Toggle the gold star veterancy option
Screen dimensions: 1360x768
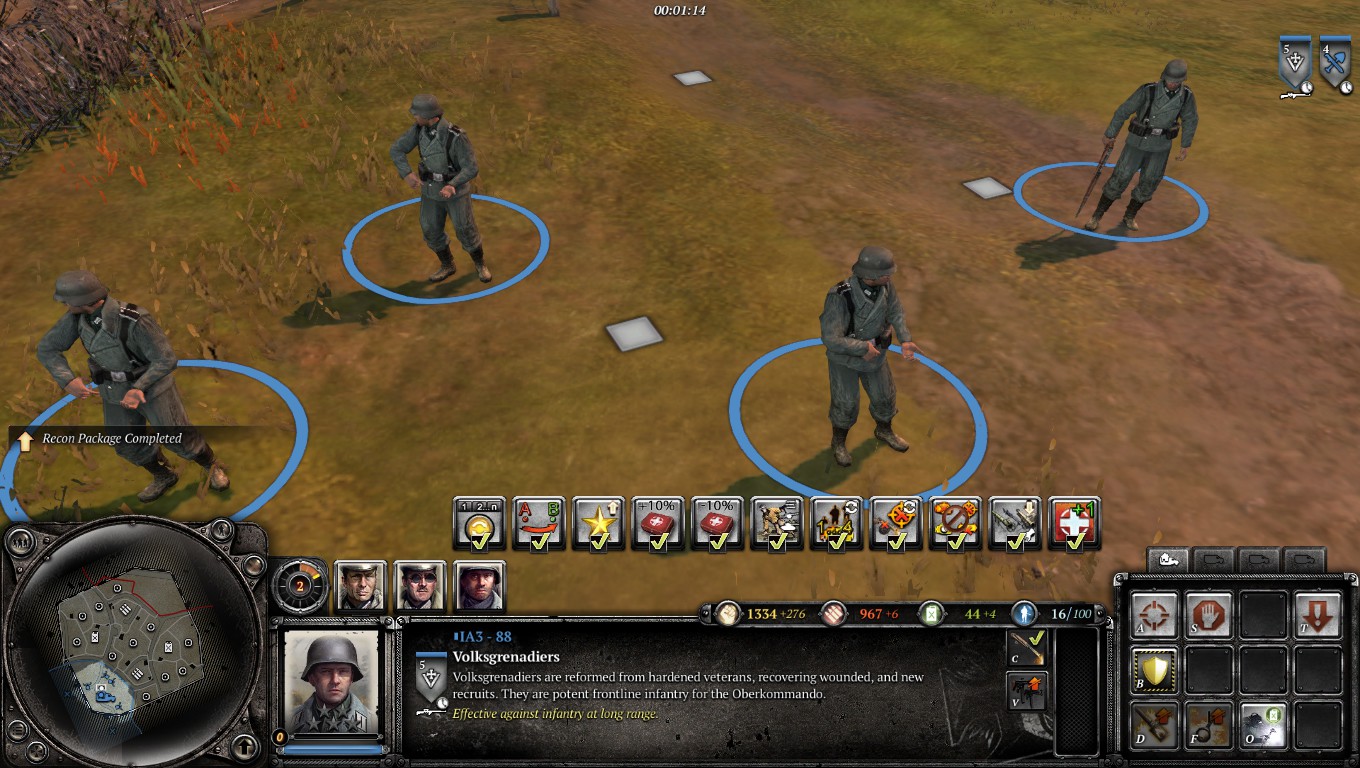[599, 523]
